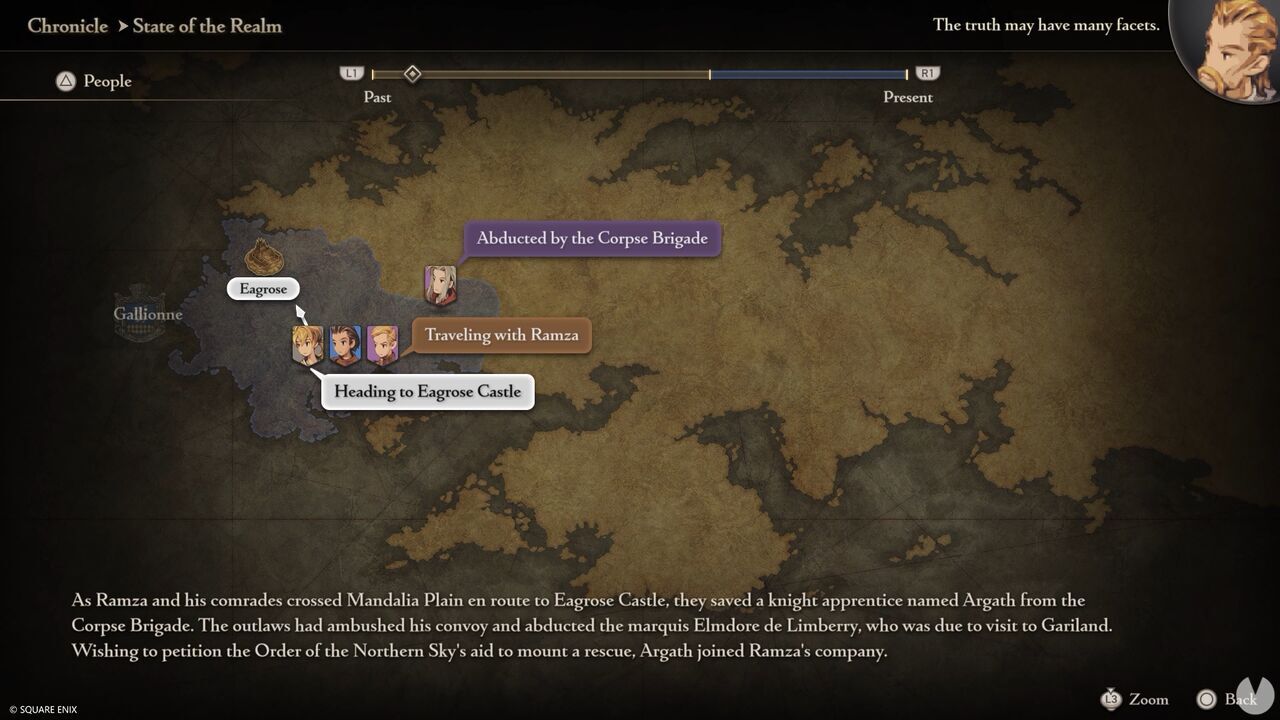Select the Eagrose location label

263,288
